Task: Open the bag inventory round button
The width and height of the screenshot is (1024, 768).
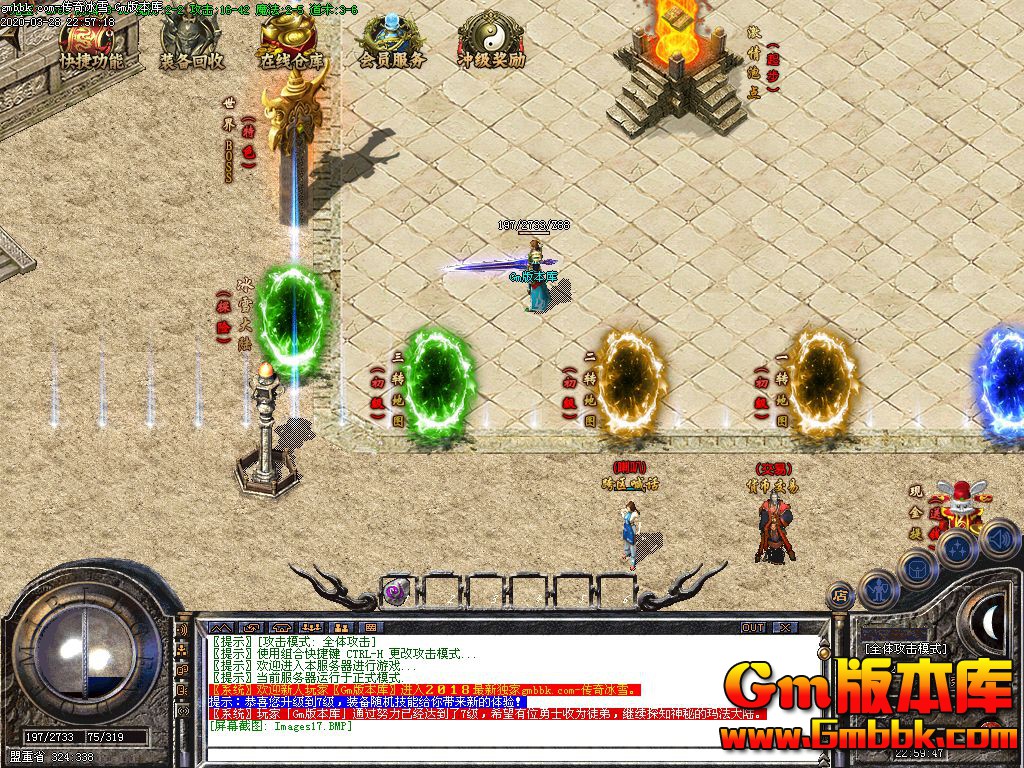Action: click(x=917, y=570)
